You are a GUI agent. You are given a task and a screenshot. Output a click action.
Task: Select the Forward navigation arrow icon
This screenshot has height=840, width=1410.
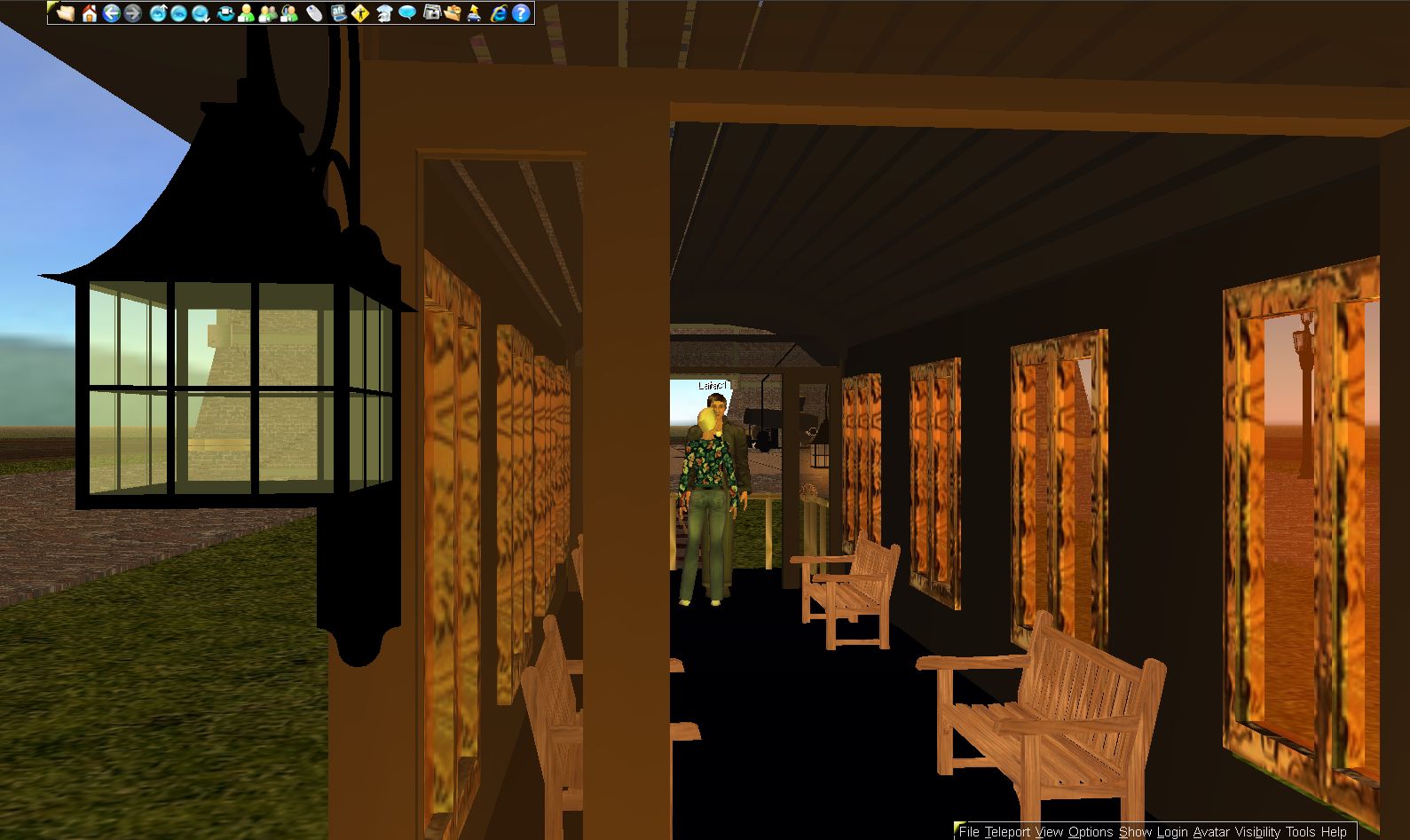[135, 13]
